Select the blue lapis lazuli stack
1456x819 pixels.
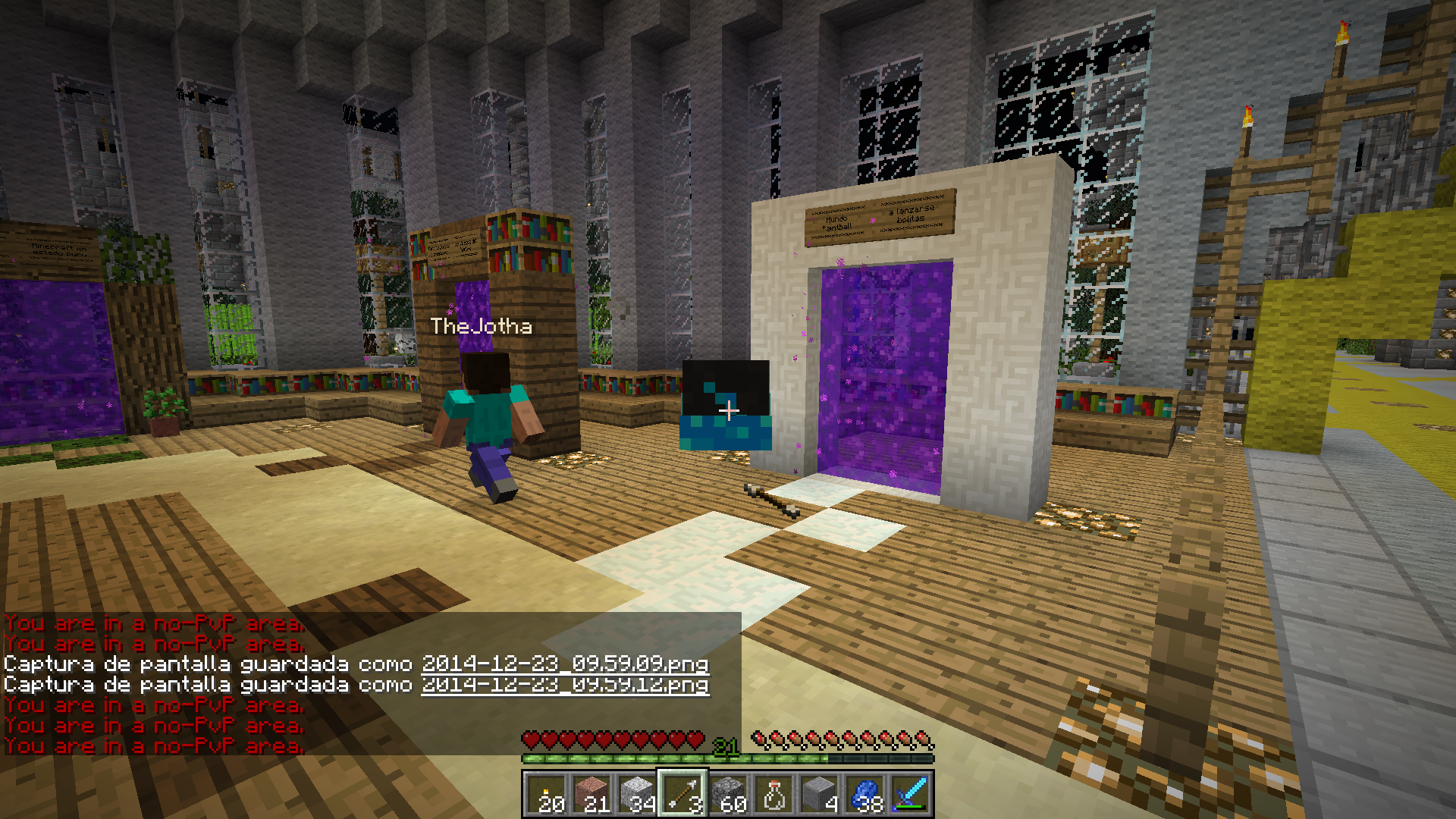864,794
